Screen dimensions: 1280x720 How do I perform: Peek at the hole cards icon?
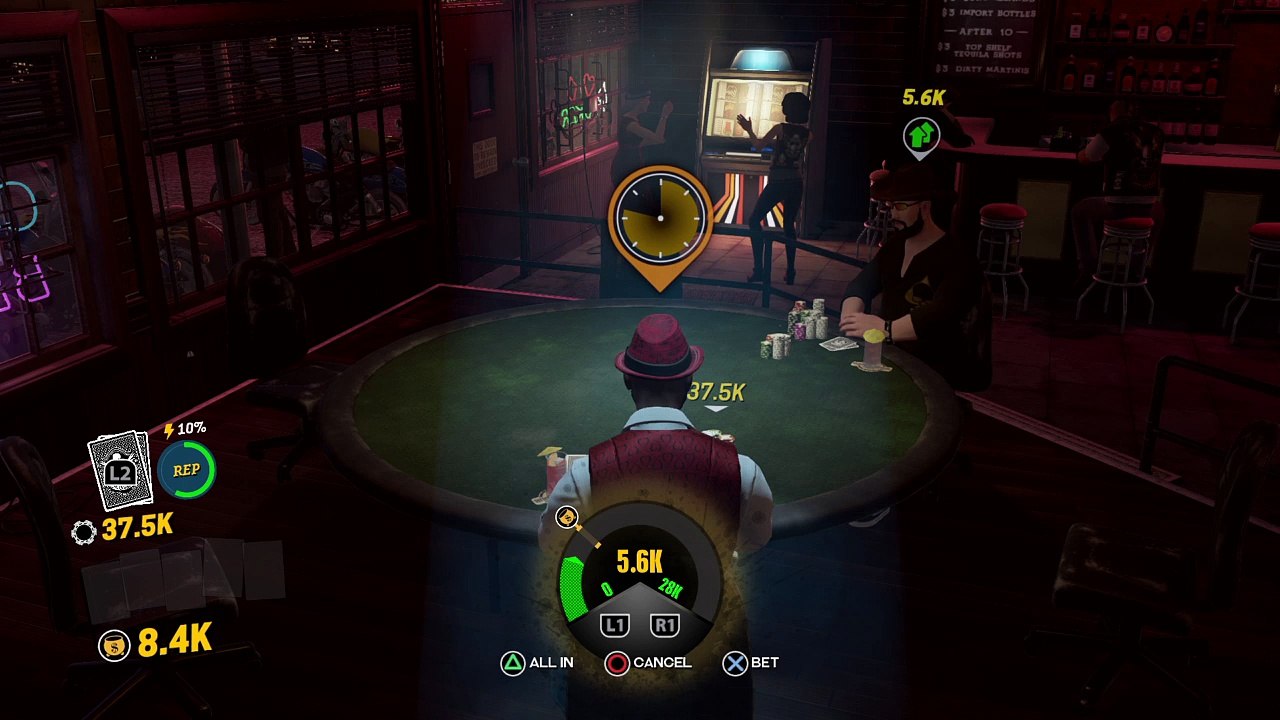pyautogui.click(x=121, y=470)
